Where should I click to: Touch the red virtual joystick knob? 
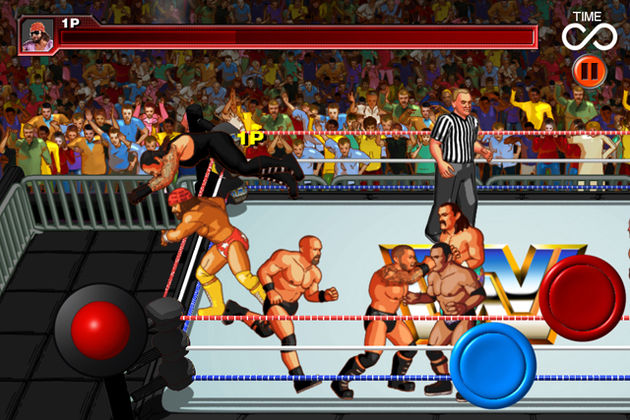(x=100, y=329)
